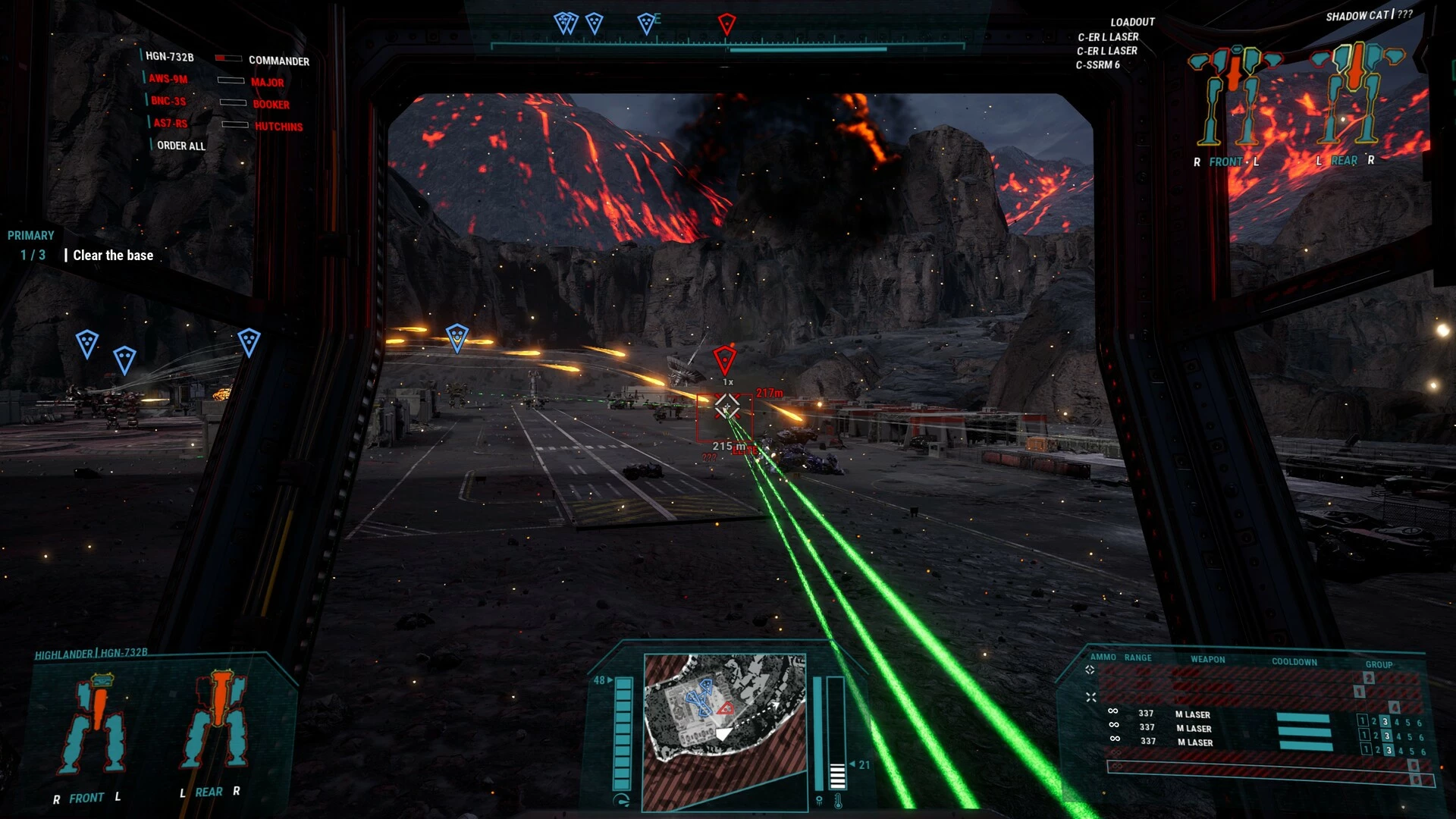Pick lancemate AS7-RS Hutchins
Image resolution: width=1456 pixels, height=819 pixels.
227,124
